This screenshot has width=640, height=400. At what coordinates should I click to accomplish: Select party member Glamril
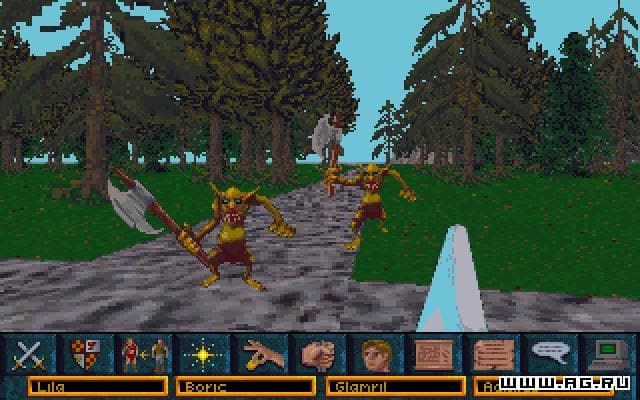tap(395, 386)
